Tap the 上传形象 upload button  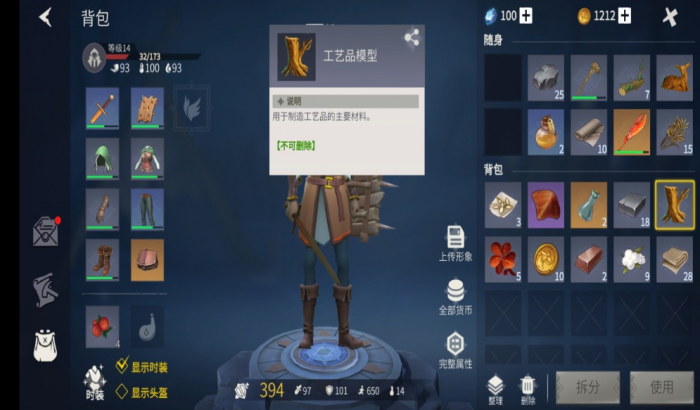tap(455, 243)
